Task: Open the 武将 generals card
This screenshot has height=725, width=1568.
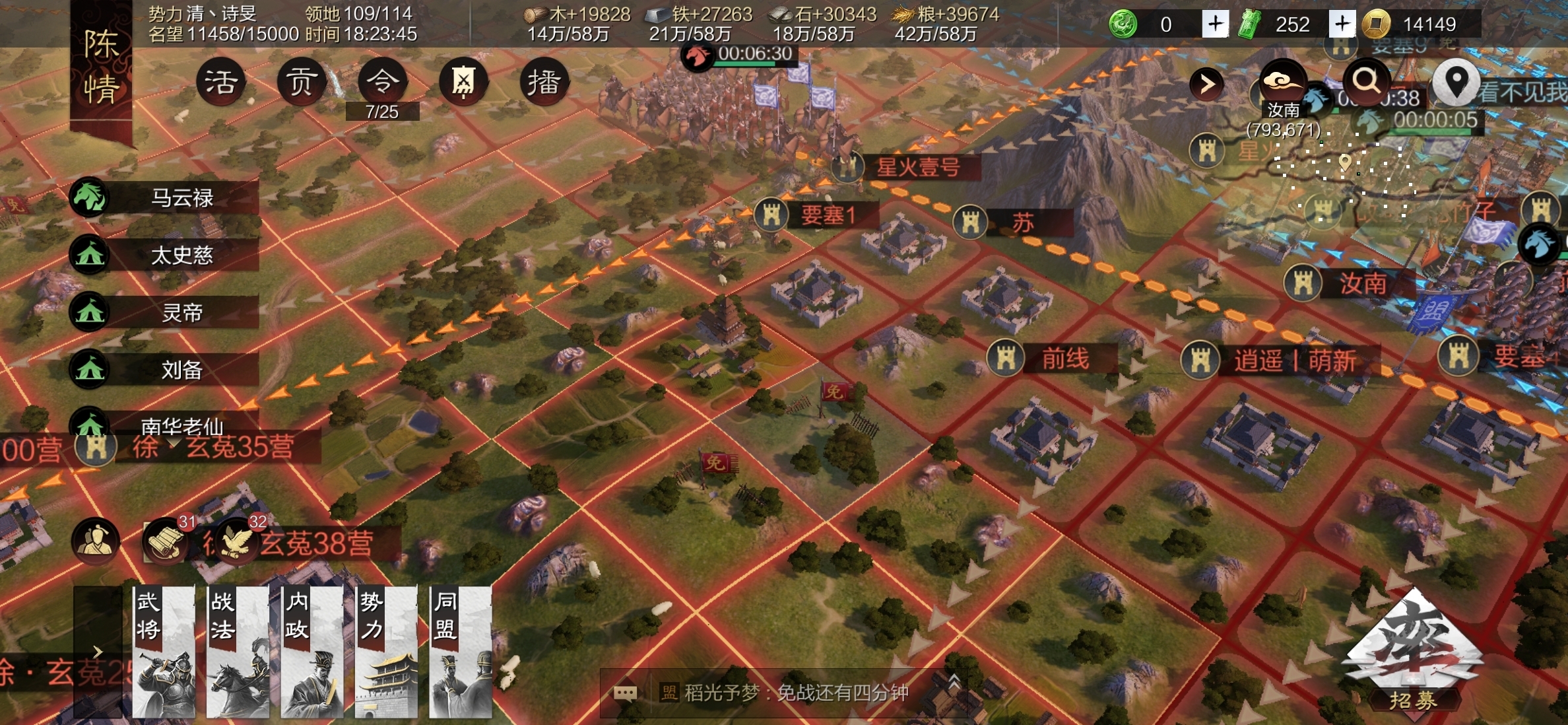Action: [x=164, y=652]
